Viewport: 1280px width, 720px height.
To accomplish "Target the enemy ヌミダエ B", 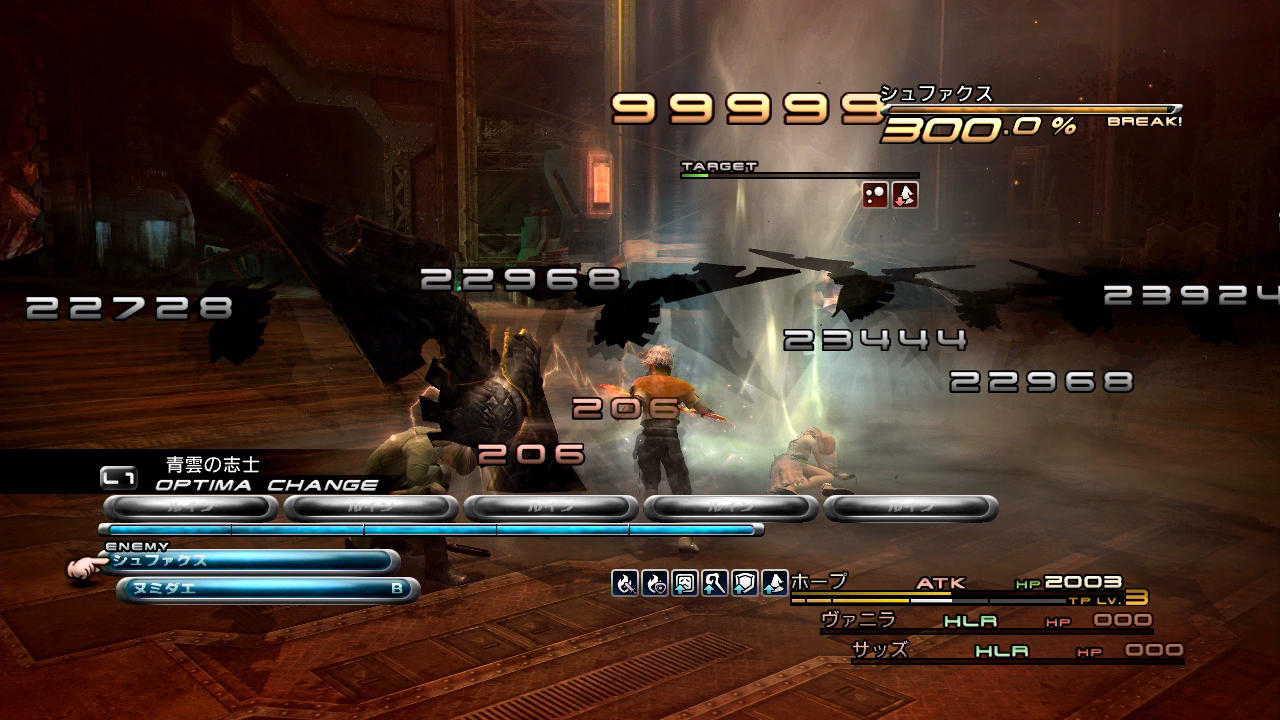I will coord(266,589).
